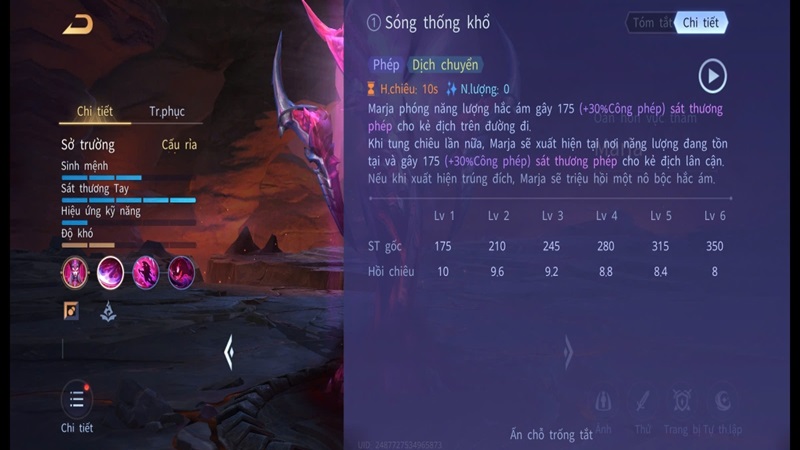Click the left chevron panel arrow
This screenshot has width=800, height=450.
[x=229, y=351]
